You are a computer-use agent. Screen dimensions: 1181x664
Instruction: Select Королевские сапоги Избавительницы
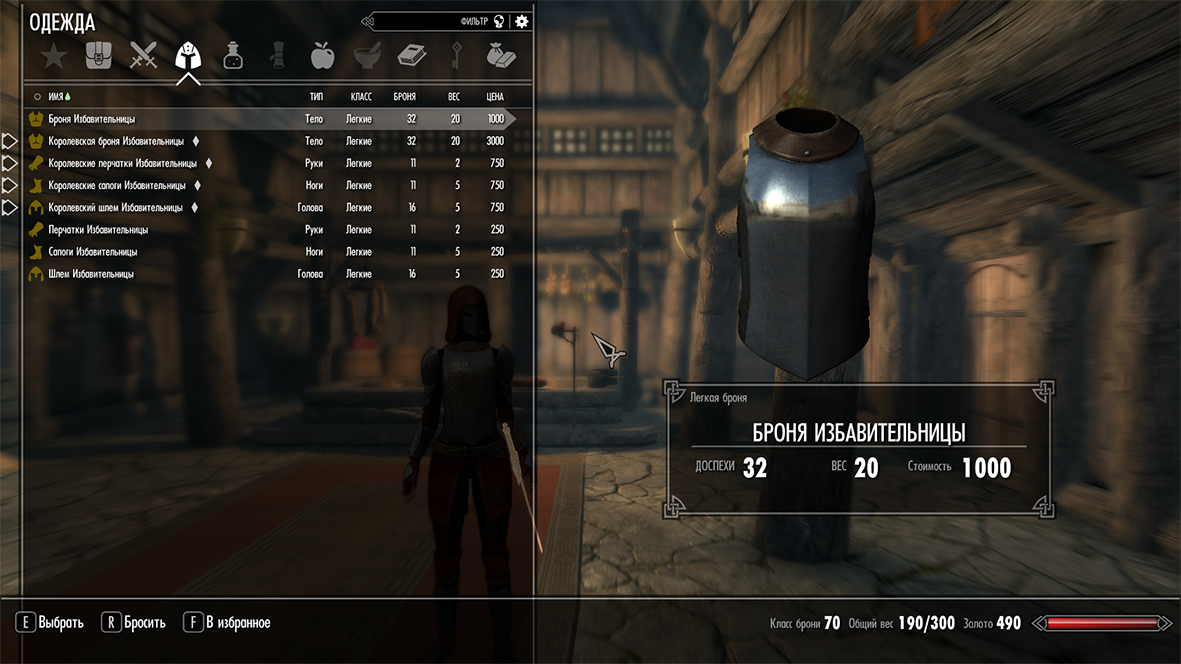click(x=116, y=185)
